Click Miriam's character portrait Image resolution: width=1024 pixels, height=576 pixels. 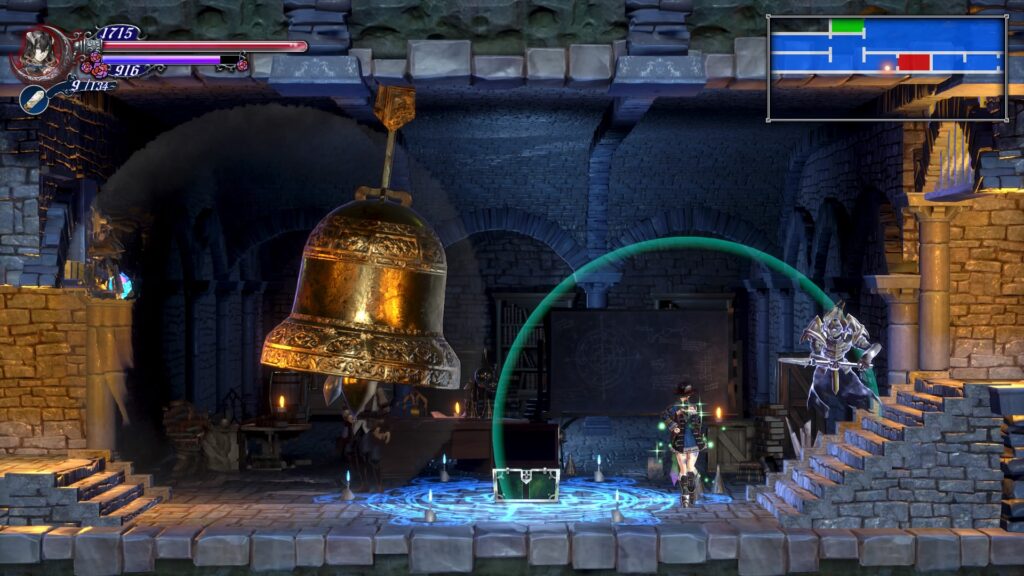(39, 54)
